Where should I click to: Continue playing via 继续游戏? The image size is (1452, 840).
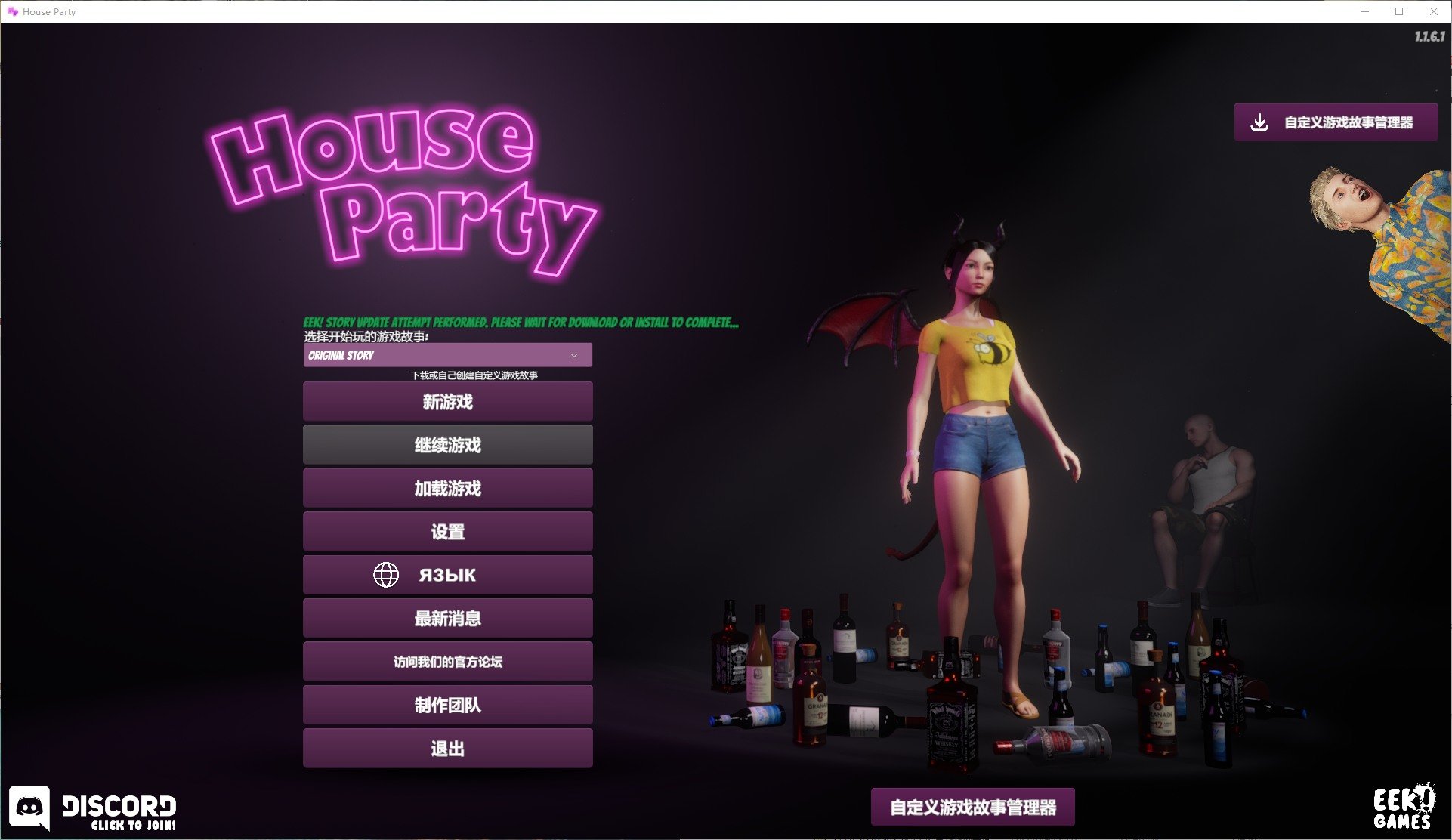tap(447, 445)
